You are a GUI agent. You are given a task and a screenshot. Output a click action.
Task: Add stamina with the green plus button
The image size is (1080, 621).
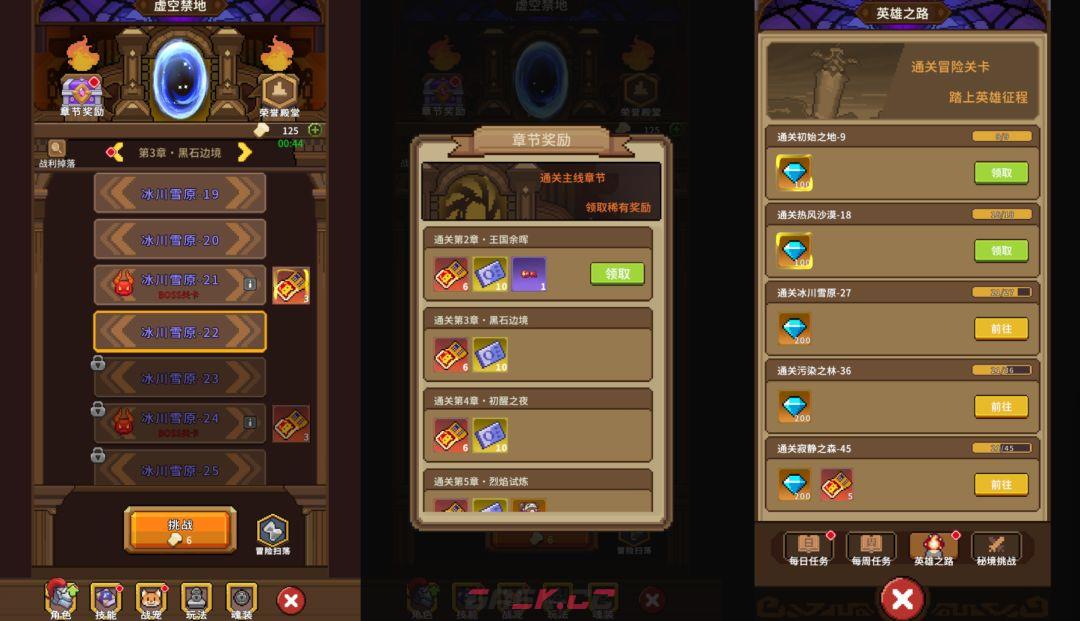(x=315, y=130)
